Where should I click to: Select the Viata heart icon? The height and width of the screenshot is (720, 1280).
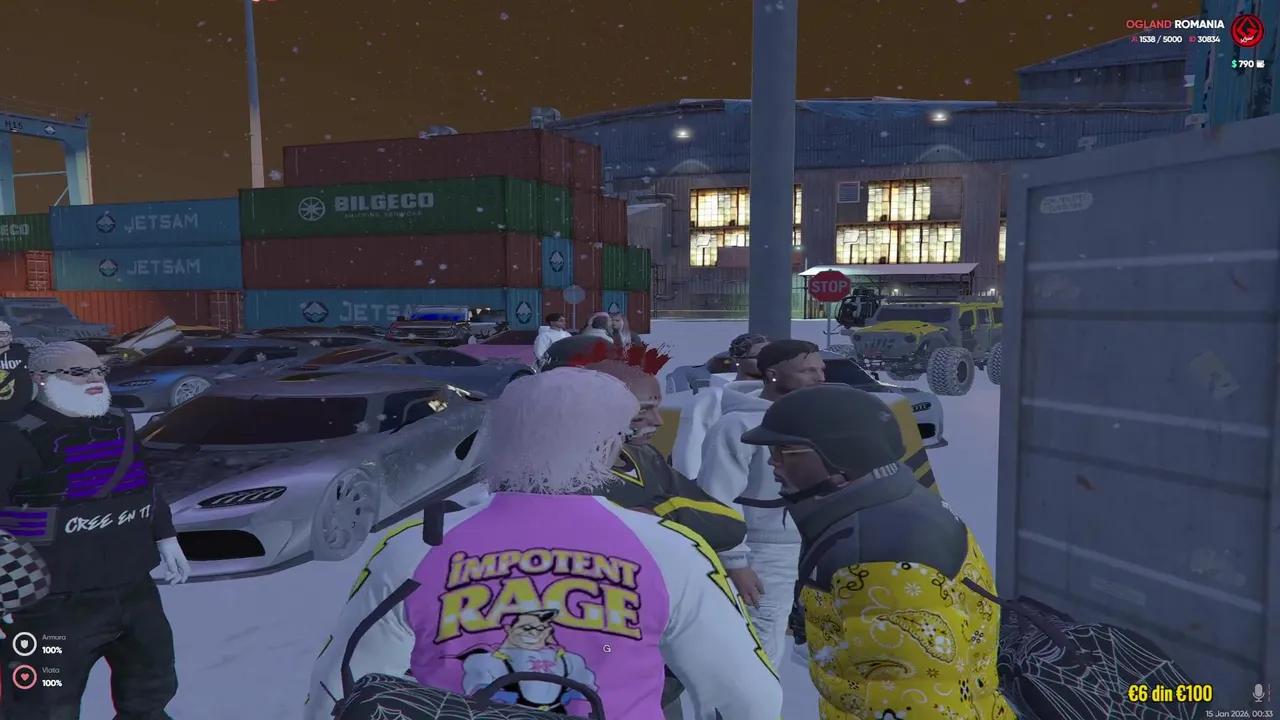[x=24, y=677]
